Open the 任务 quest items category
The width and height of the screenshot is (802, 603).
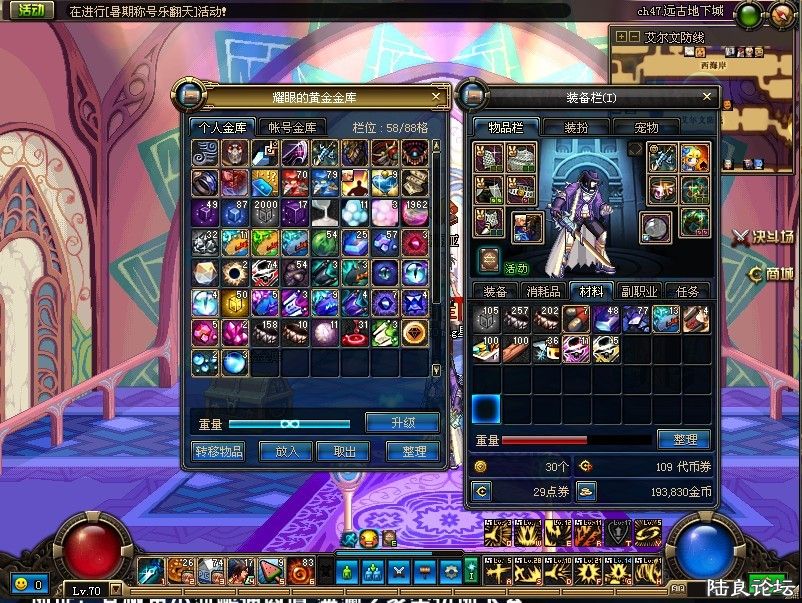687,291
